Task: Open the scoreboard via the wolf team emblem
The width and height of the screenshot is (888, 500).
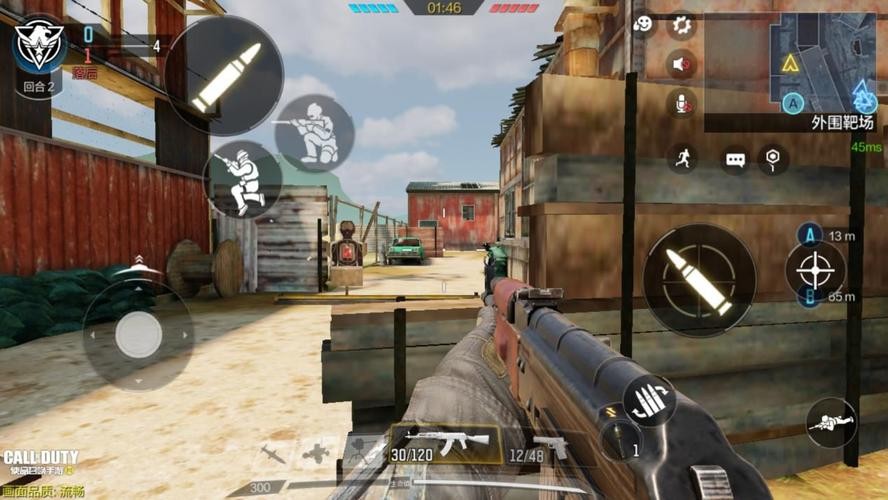Action: coord(41,45)
